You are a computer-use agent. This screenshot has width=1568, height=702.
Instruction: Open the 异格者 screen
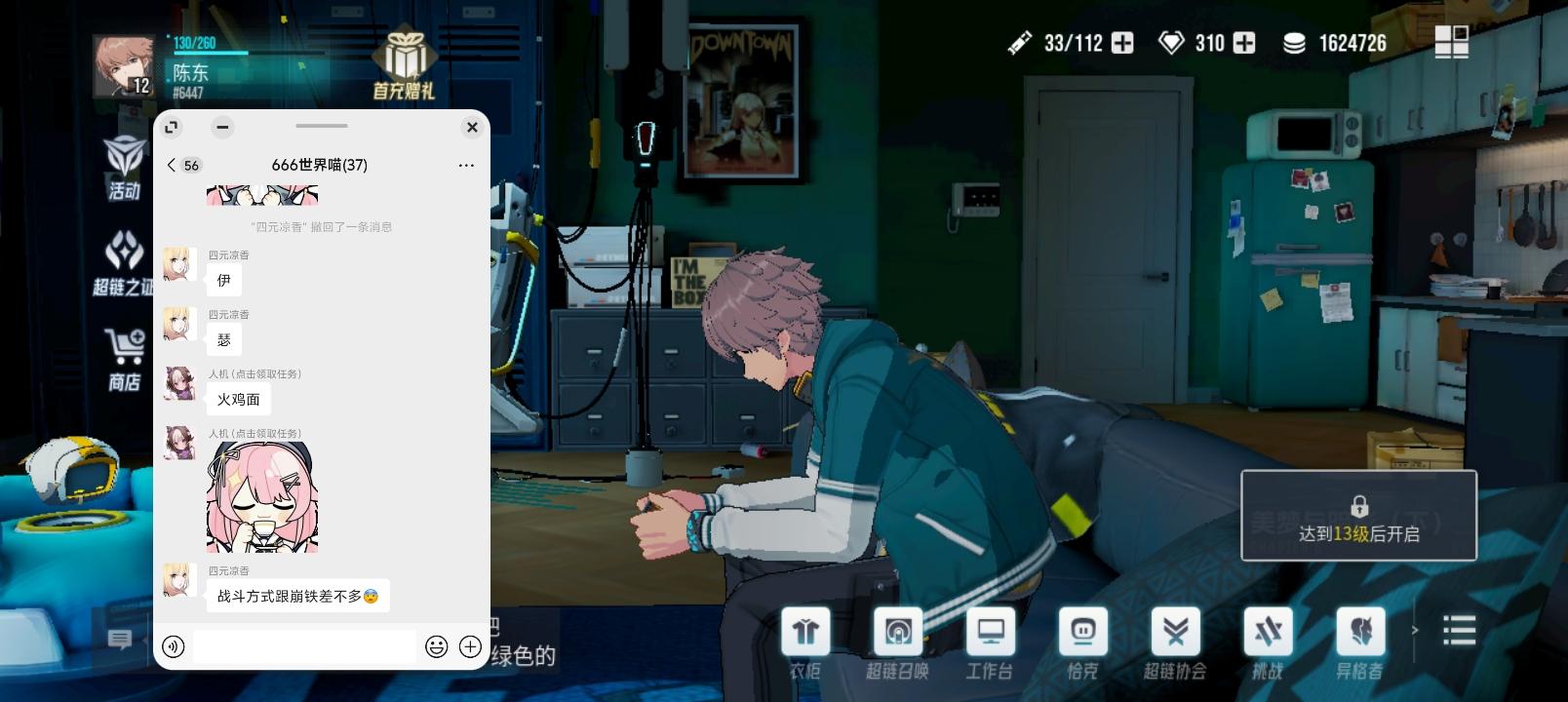[1360, 639]
